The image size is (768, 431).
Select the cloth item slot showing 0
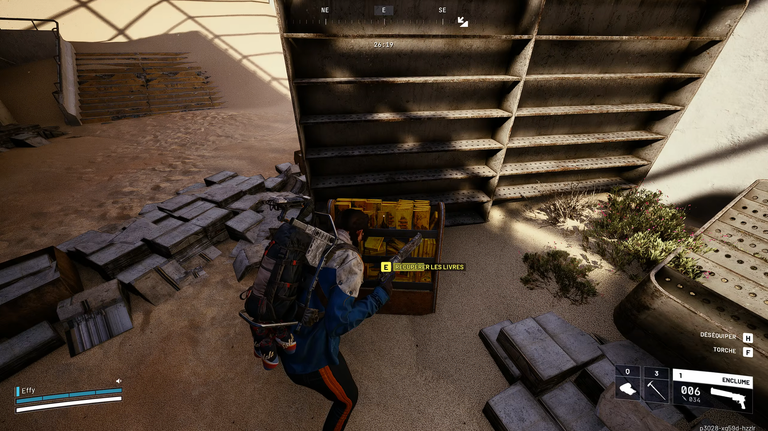tap(627, 386)
